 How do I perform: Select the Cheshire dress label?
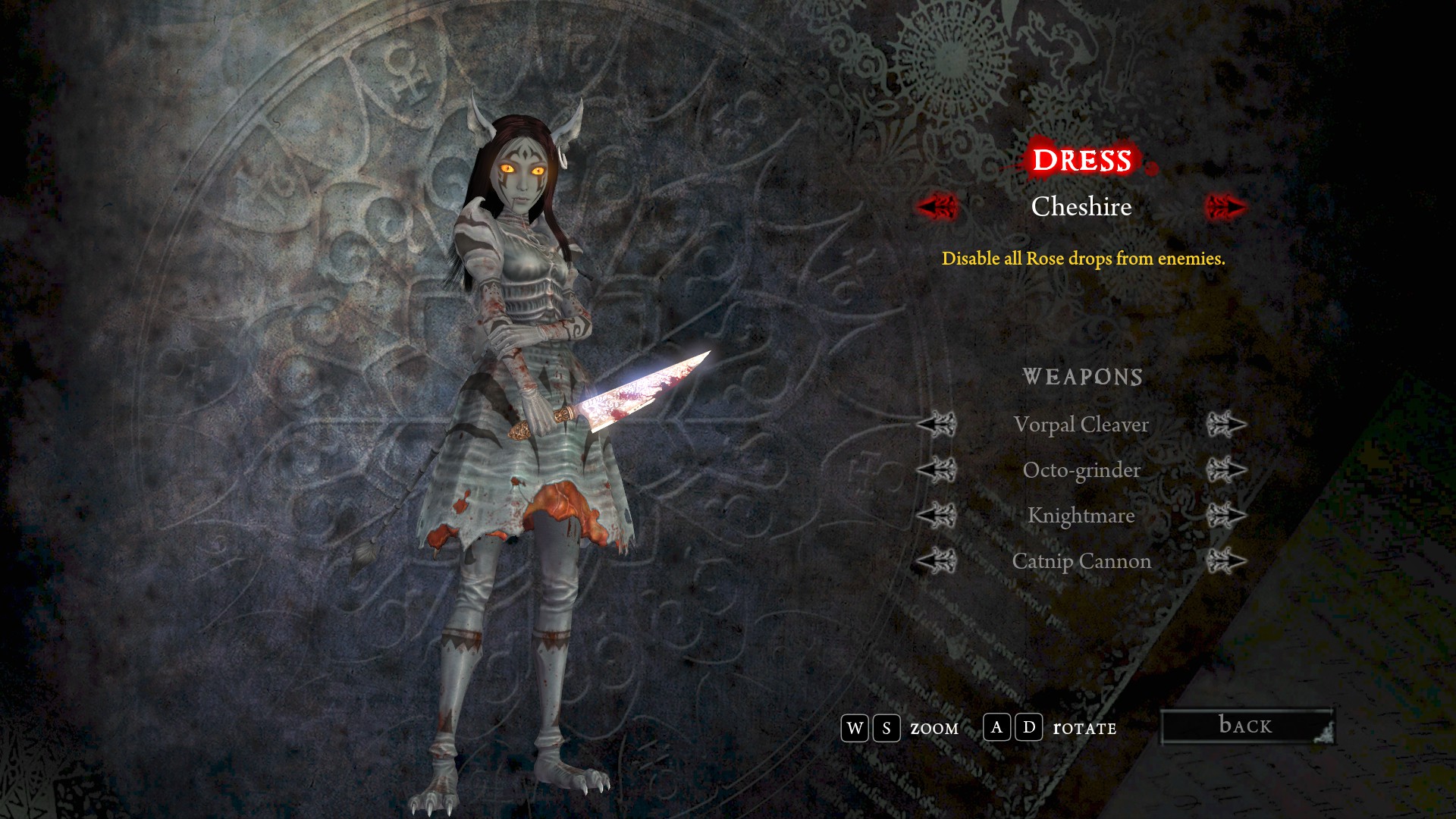click(x=1081, y=206)
